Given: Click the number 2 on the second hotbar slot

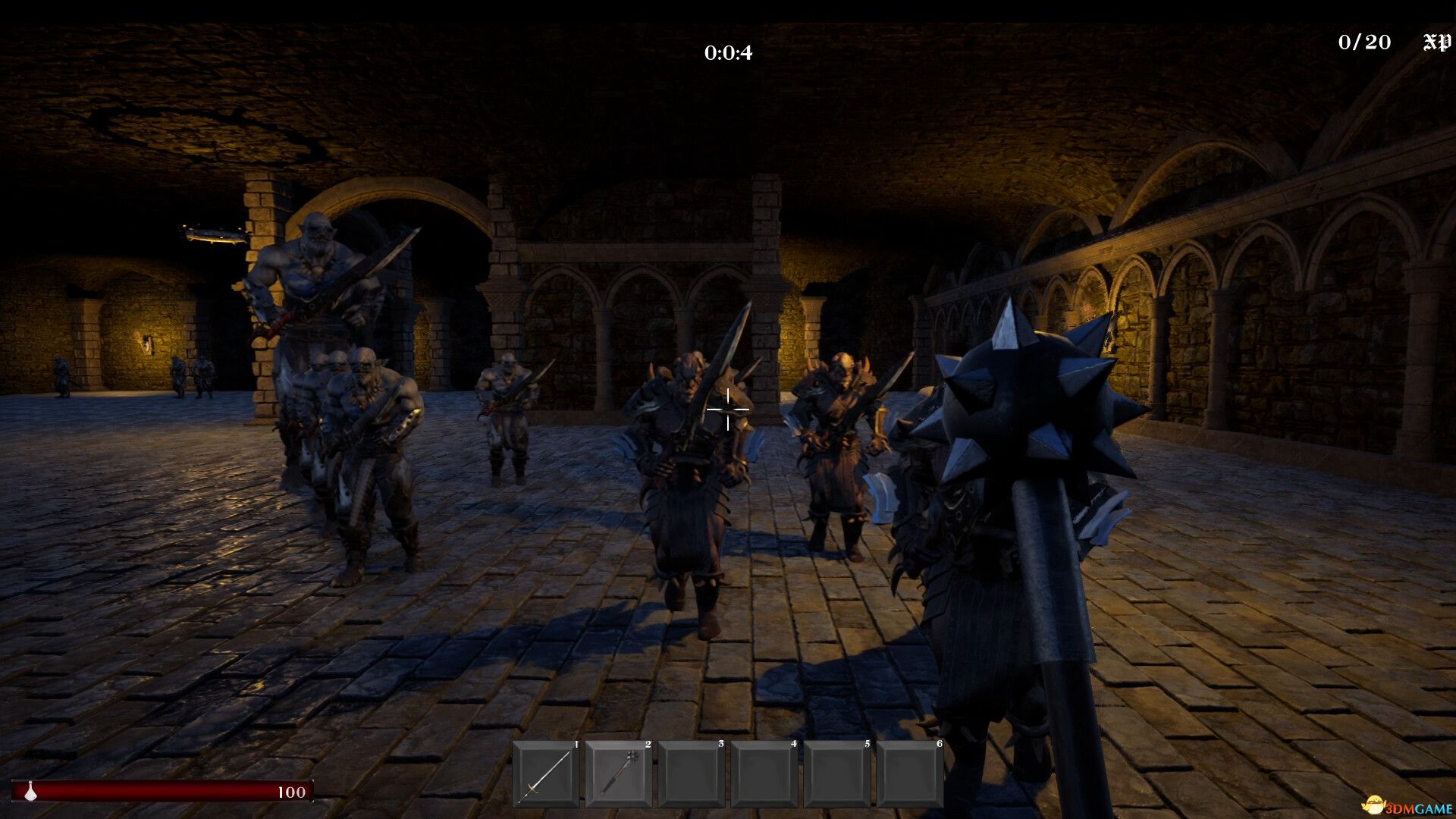Looking at the screenshot, I should tap(649, 745).
